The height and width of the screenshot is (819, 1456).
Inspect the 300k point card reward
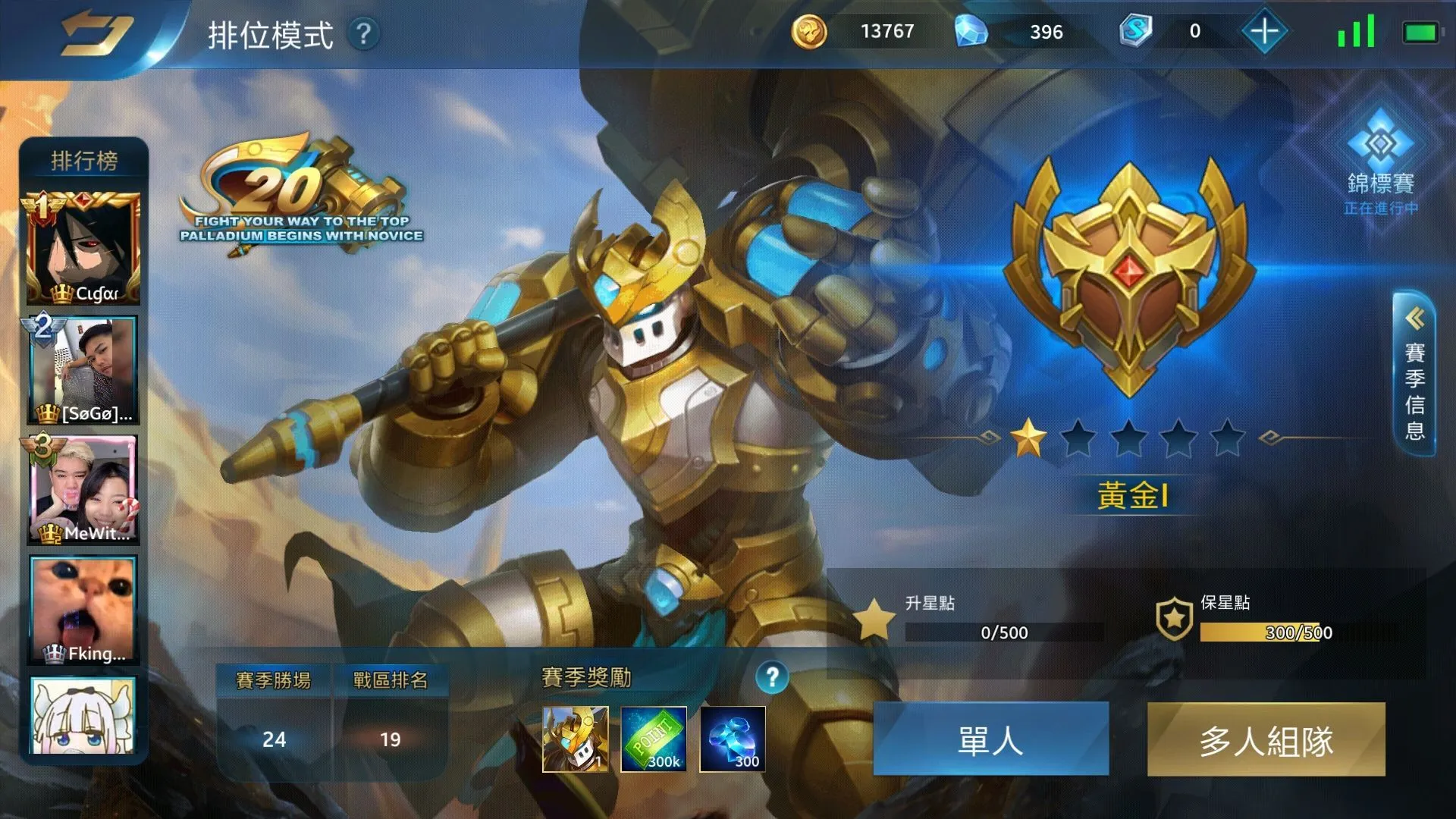(654, 739)
